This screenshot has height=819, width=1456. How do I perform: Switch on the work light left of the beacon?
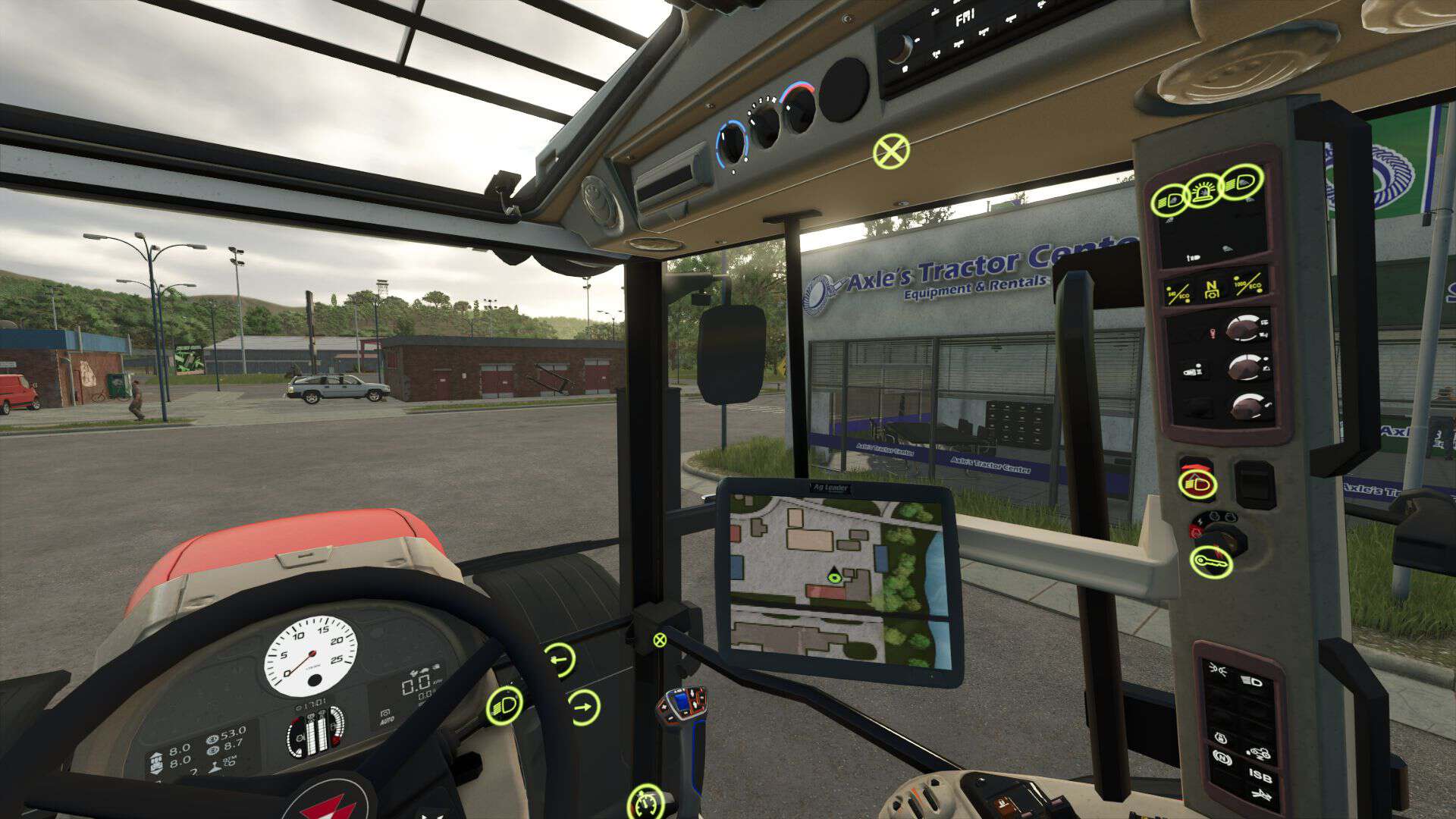tap(1170, 200)
